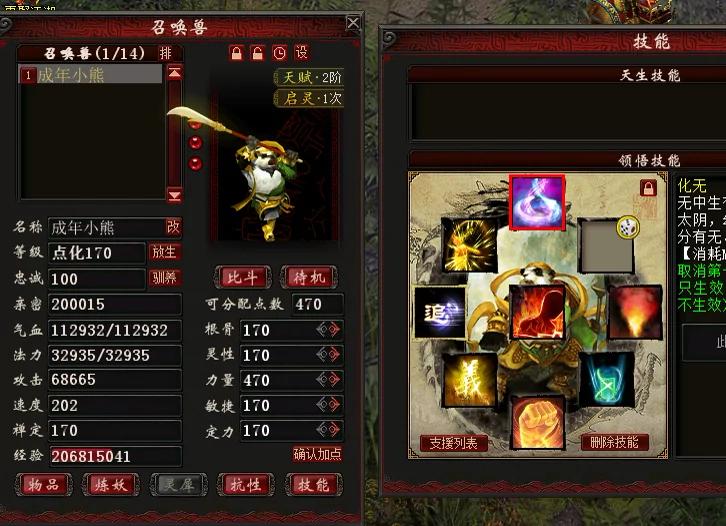
Task: Open the 物品 items panel
Action: coord(44,485)
